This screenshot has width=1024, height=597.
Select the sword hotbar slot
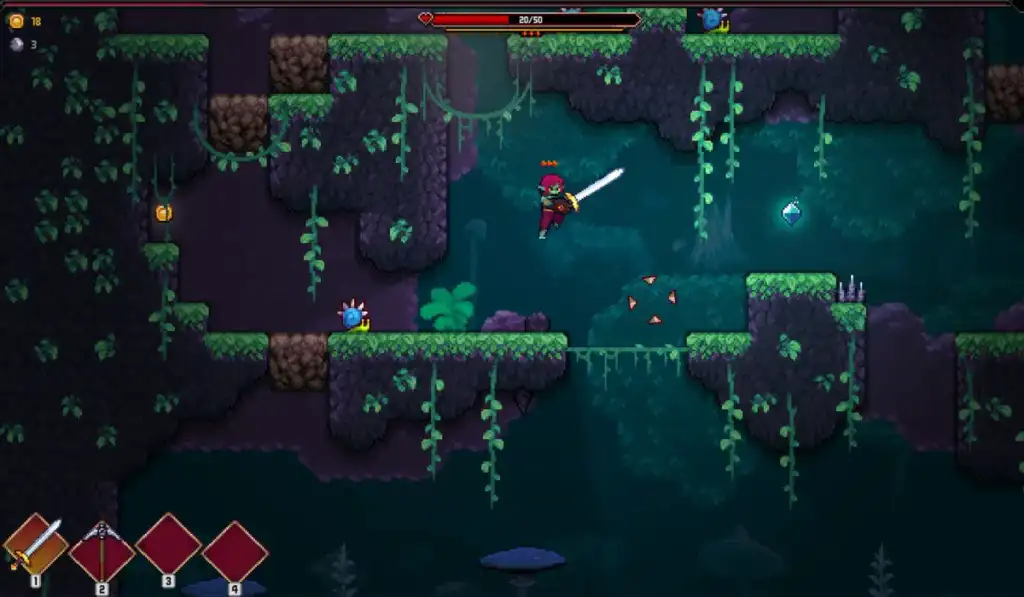36,546
